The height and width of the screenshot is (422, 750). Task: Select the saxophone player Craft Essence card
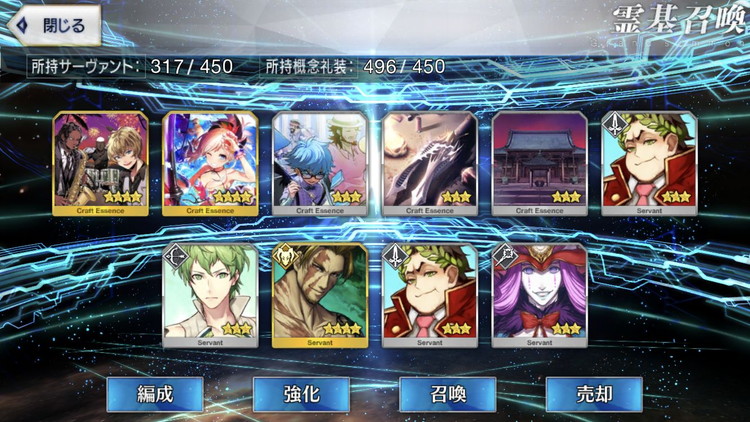(99, 163)
